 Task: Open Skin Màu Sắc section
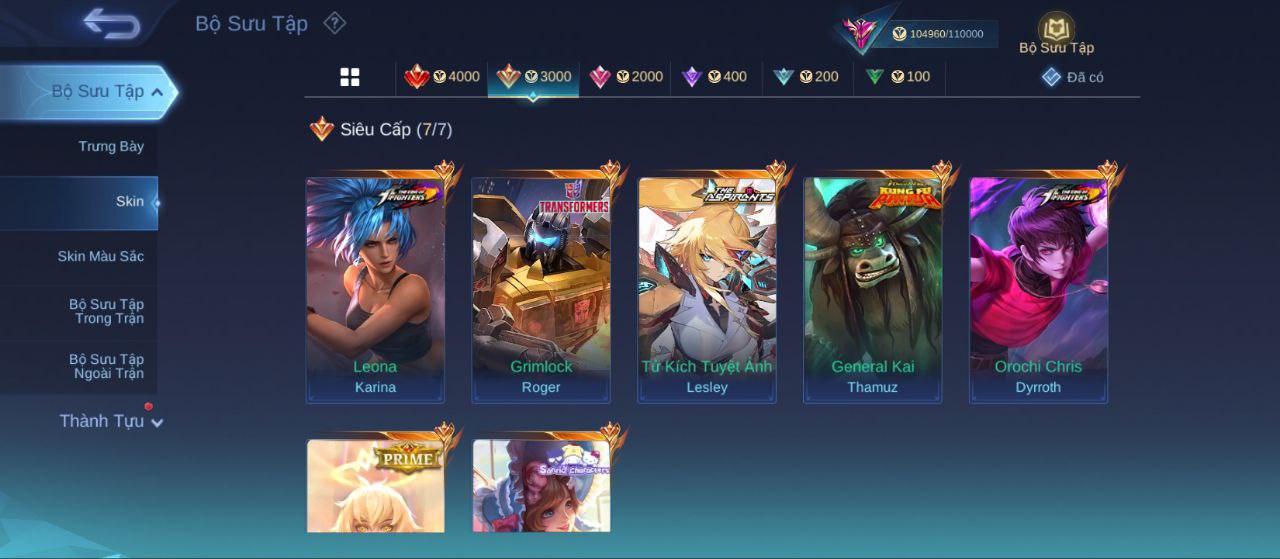tap(100, 257)
